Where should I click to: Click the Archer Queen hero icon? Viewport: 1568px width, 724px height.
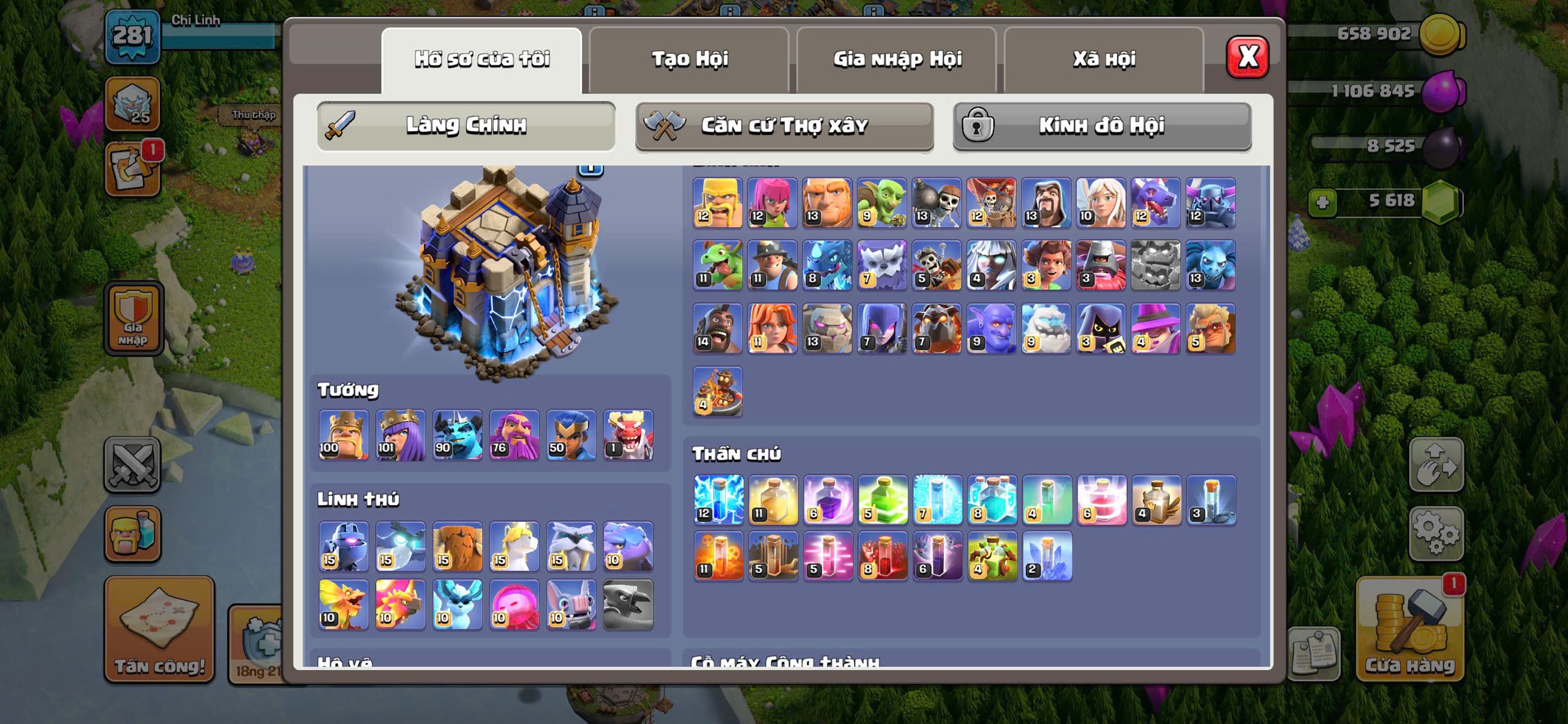click(401, 435)
